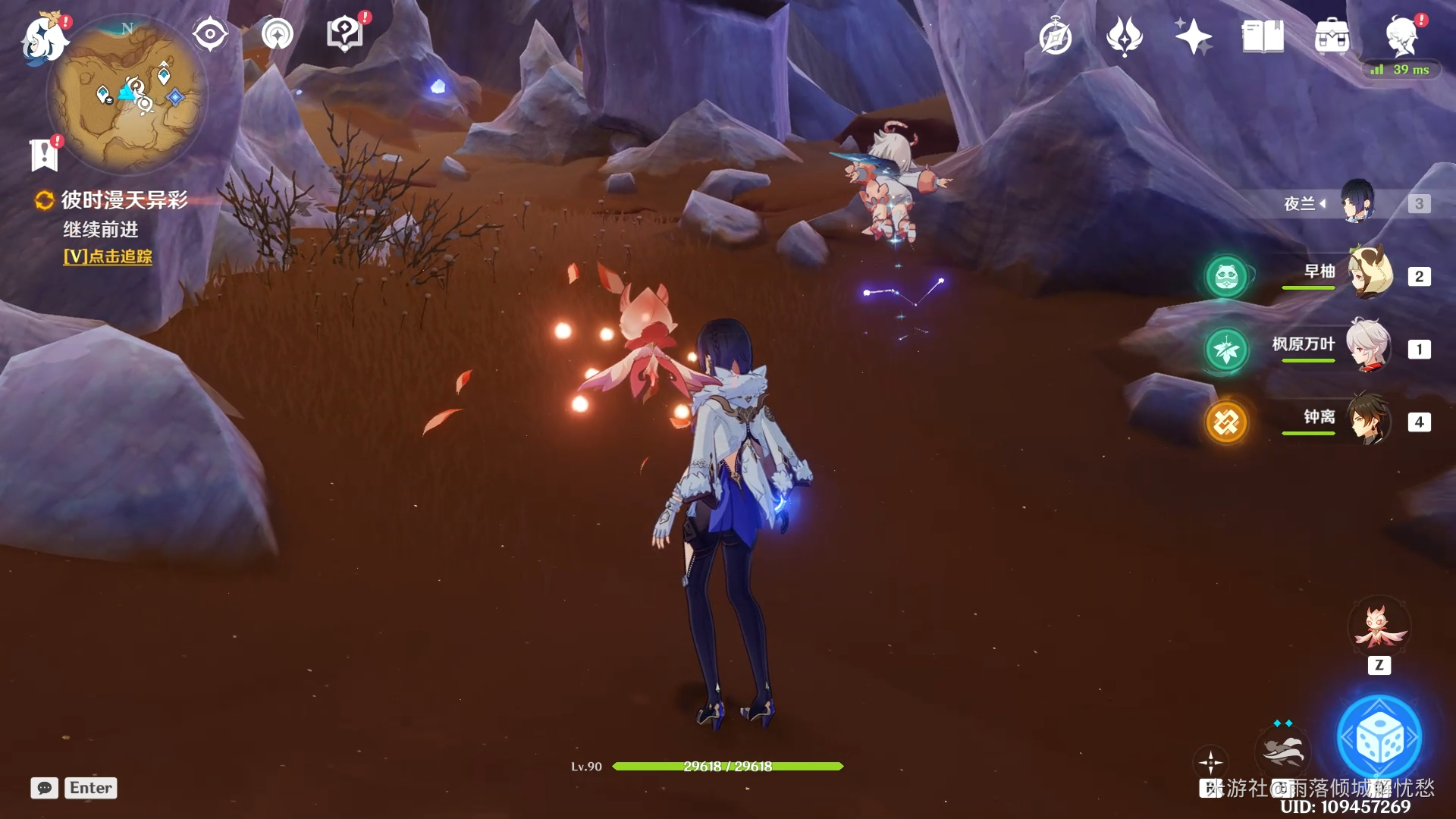The width and height of the screenshot is (1456, 819).
Task: Open the Paimon menu icon
Action: (44, 38)
